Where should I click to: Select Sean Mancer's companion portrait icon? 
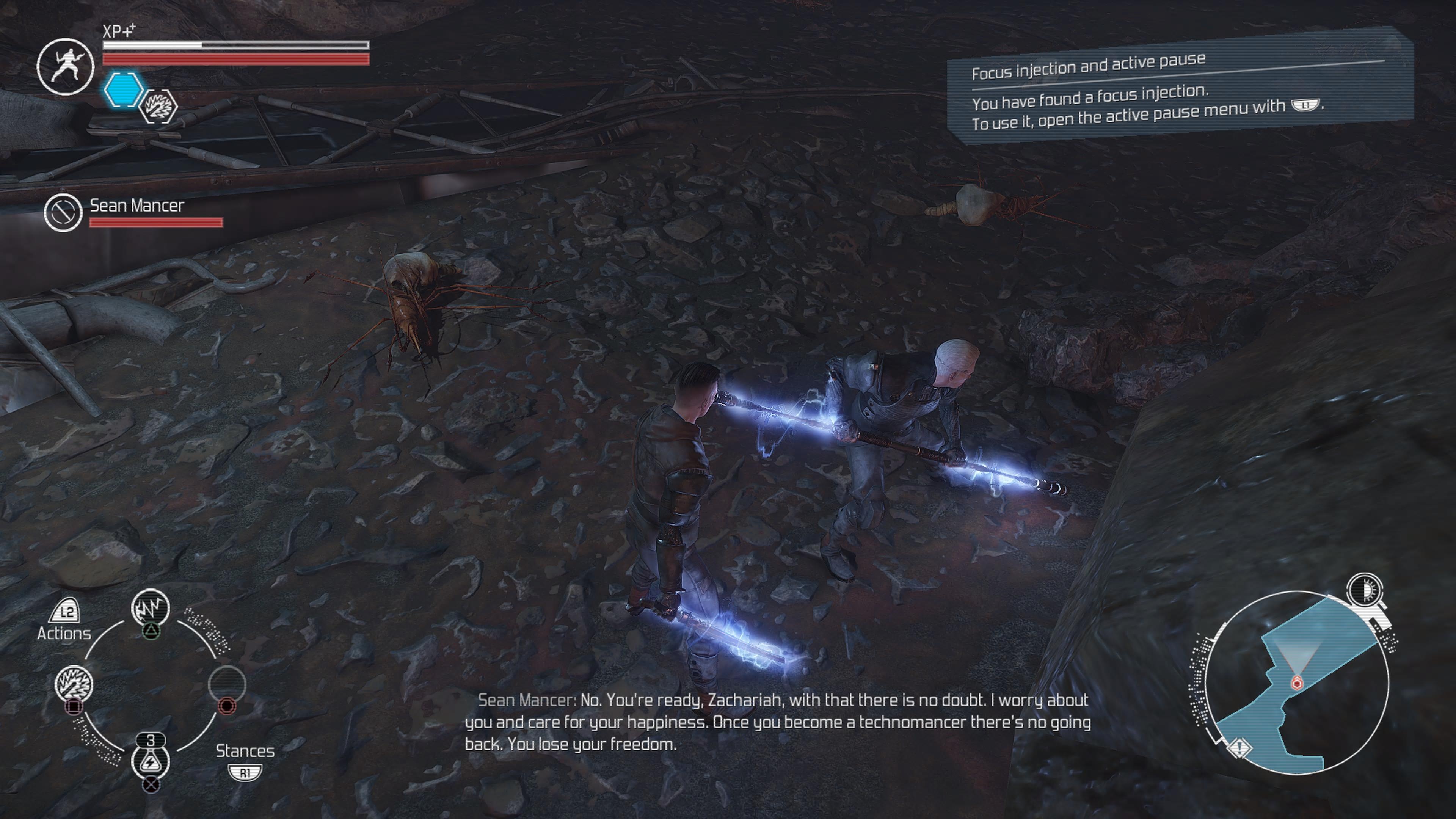pyautogui.click(x=63, y=212)
